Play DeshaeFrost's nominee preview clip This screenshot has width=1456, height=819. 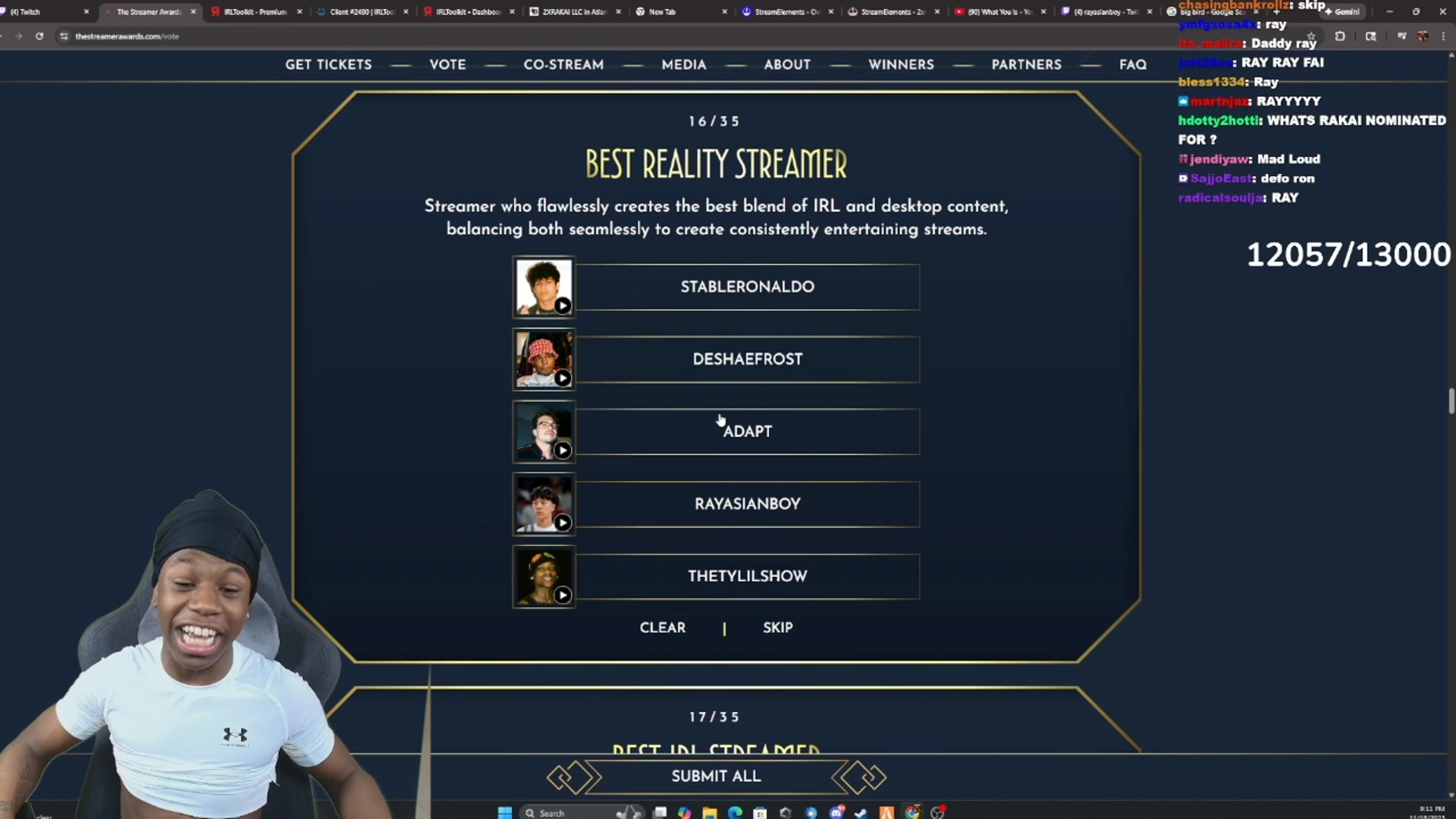563,378
